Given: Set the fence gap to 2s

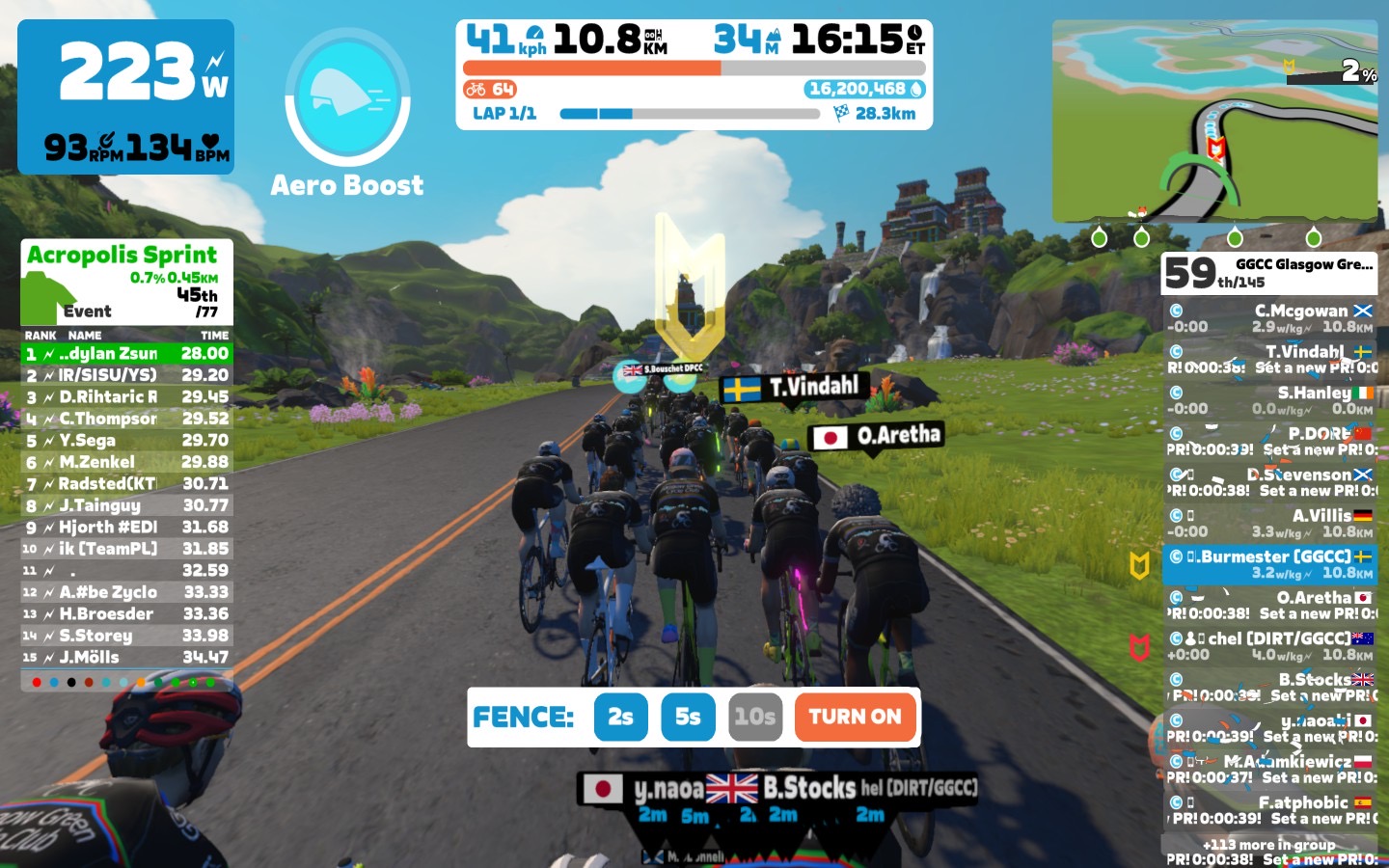Looking at the screenshot, I should [620, 718].
